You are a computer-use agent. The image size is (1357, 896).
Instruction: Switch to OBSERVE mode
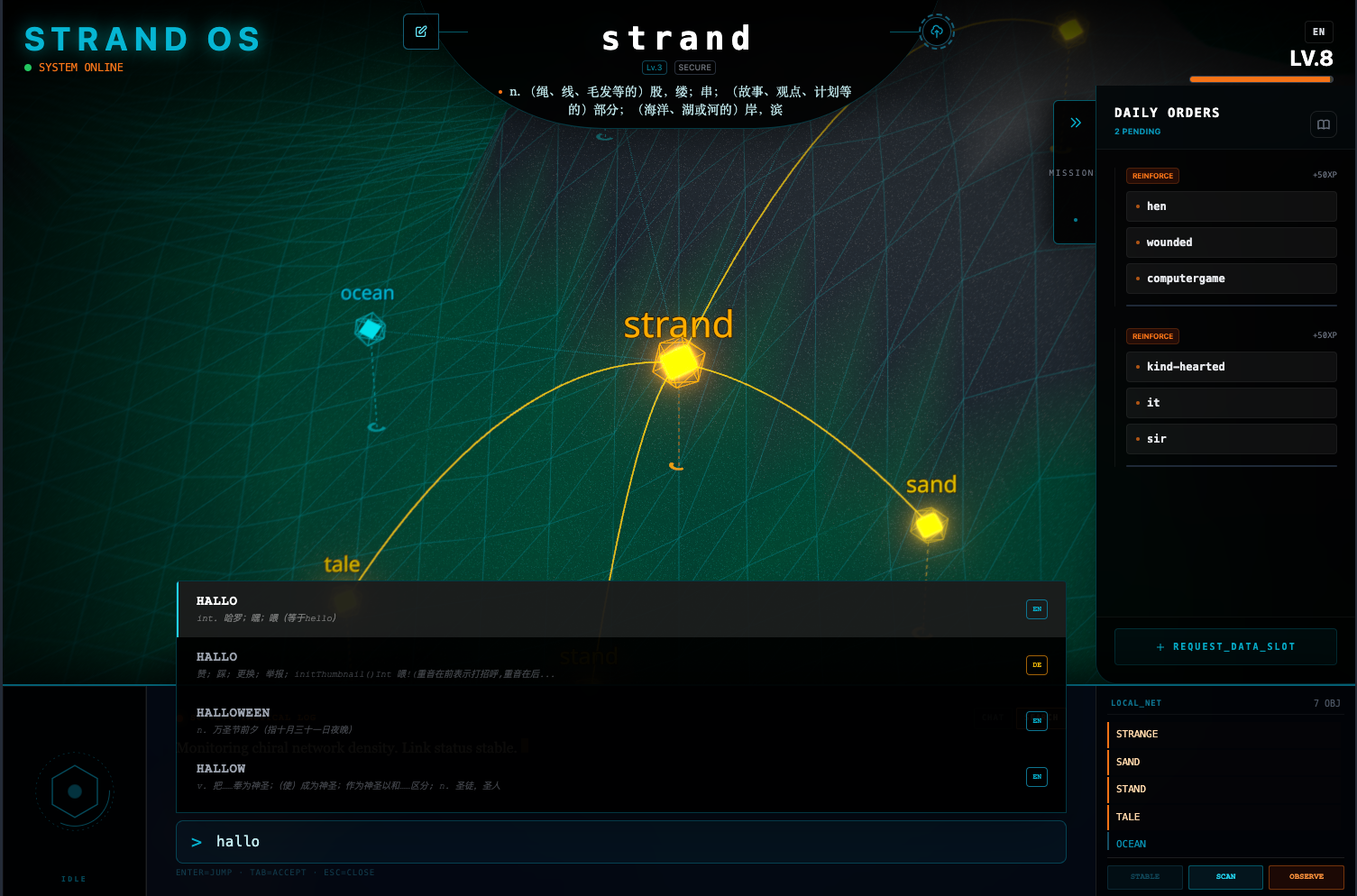[1306, 877]
